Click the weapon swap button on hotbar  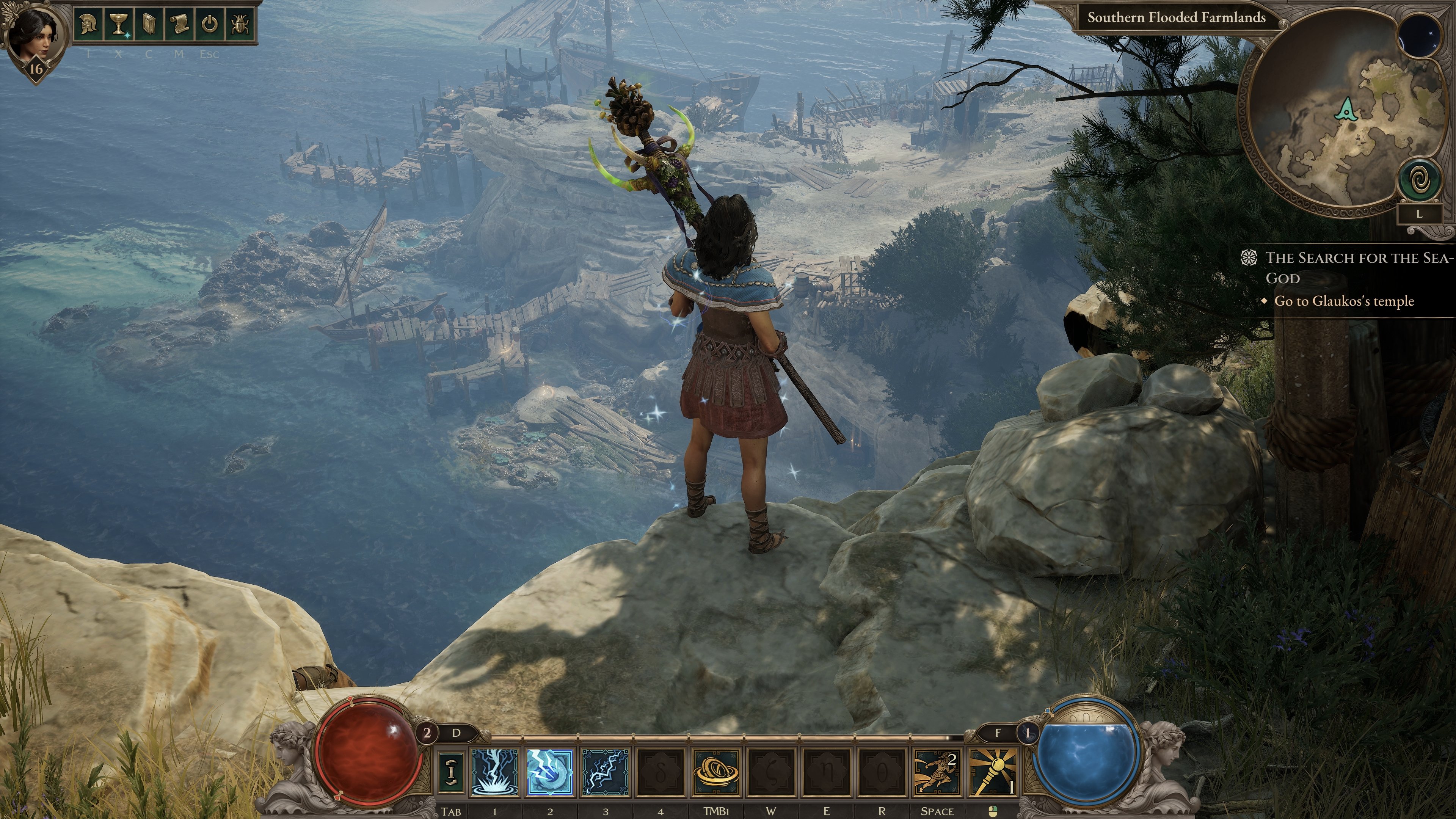pos(451,772)
